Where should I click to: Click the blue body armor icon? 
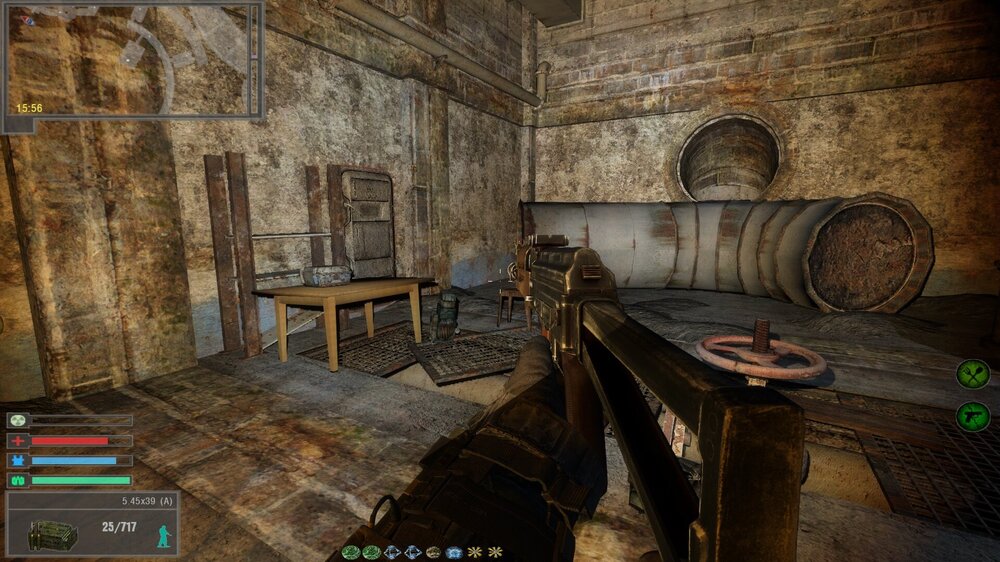(16, 461)
